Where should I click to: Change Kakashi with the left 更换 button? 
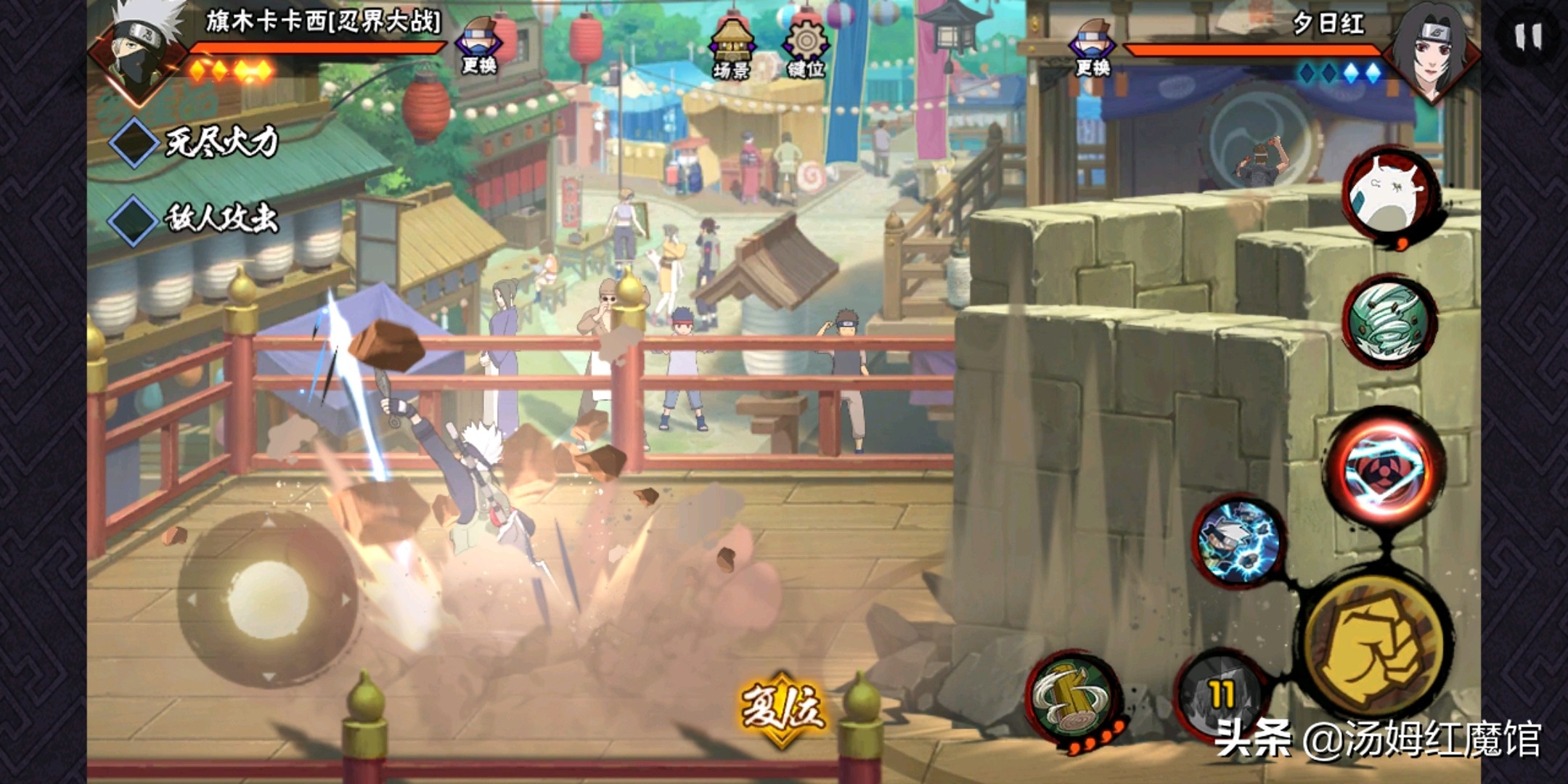[479, 45]
